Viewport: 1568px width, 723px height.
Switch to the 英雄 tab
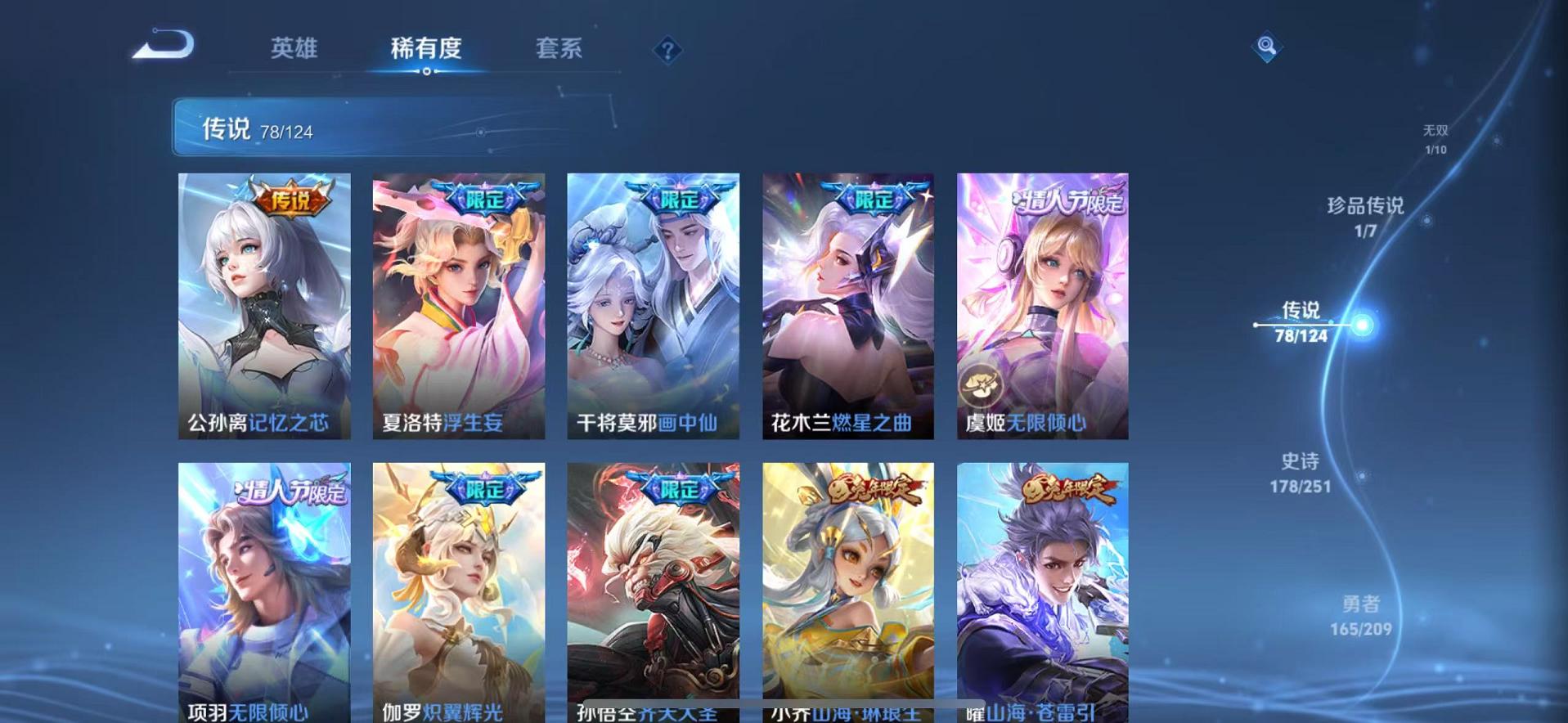click(x=295, y=49)
